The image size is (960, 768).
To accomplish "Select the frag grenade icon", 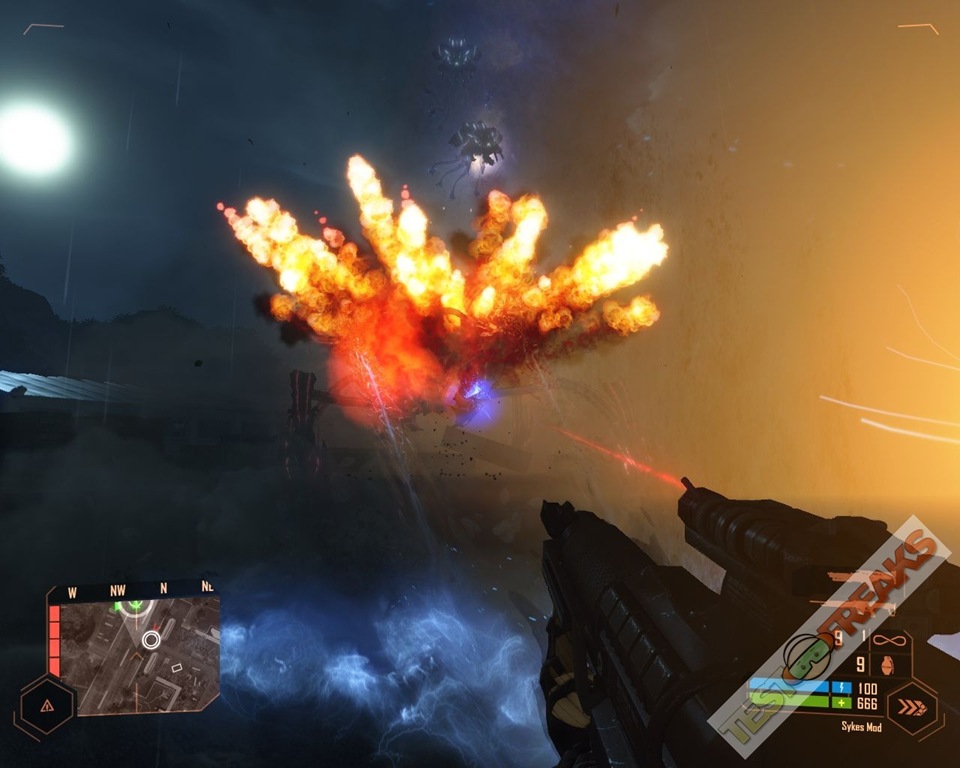I will coord(889,664).
